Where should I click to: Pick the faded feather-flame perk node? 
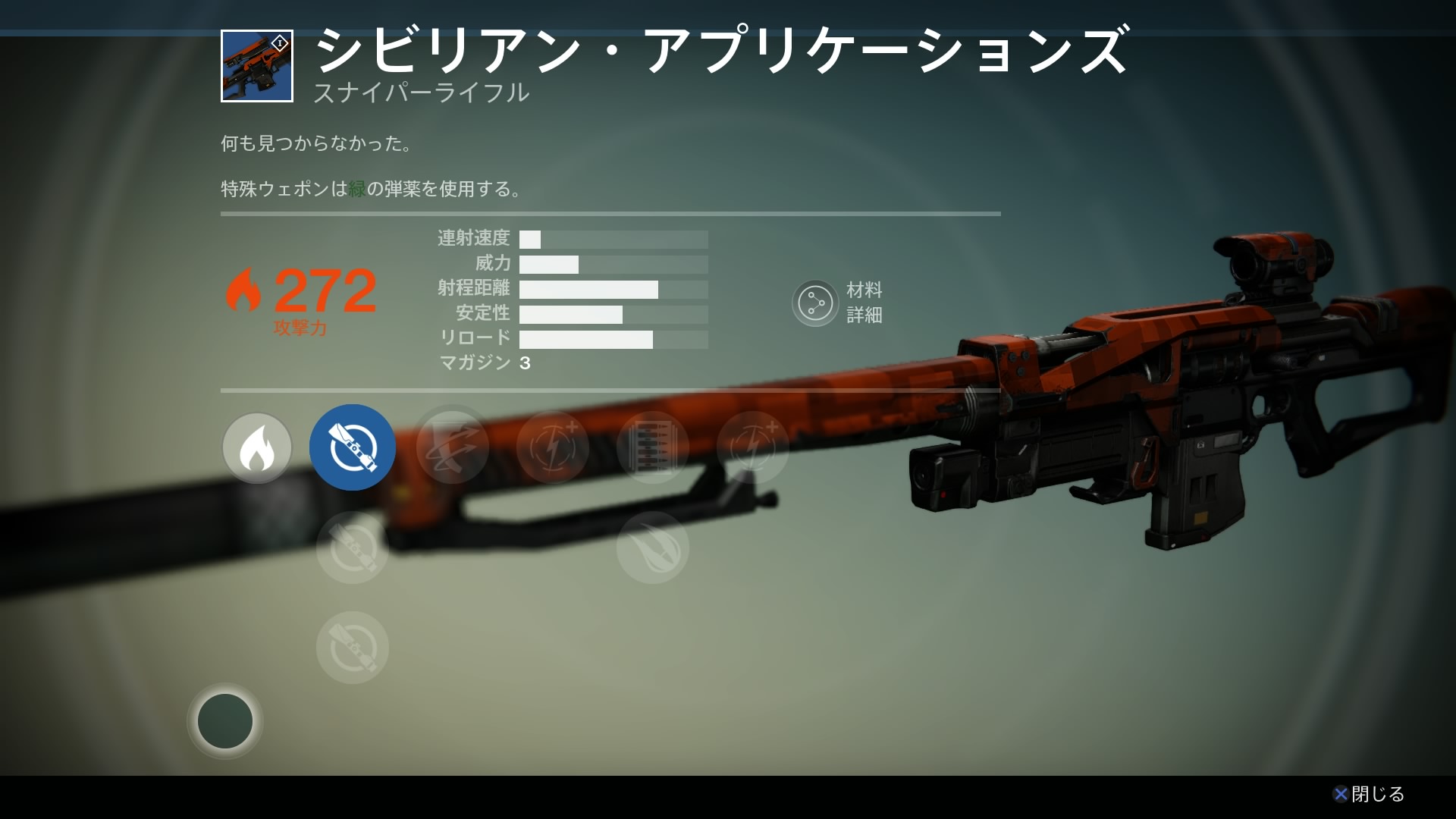coord(653,548)
